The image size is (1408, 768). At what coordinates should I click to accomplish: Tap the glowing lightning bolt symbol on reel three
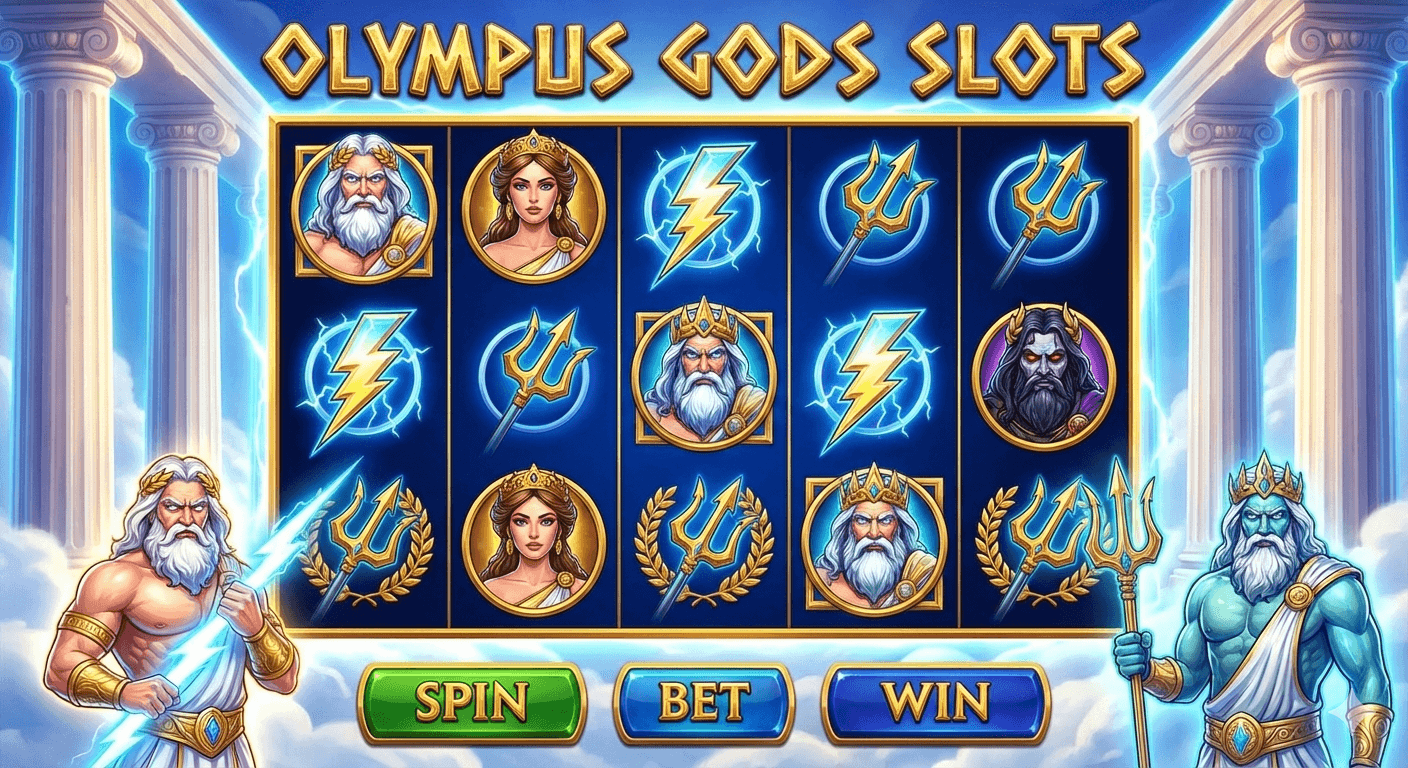tap(703, 210)
